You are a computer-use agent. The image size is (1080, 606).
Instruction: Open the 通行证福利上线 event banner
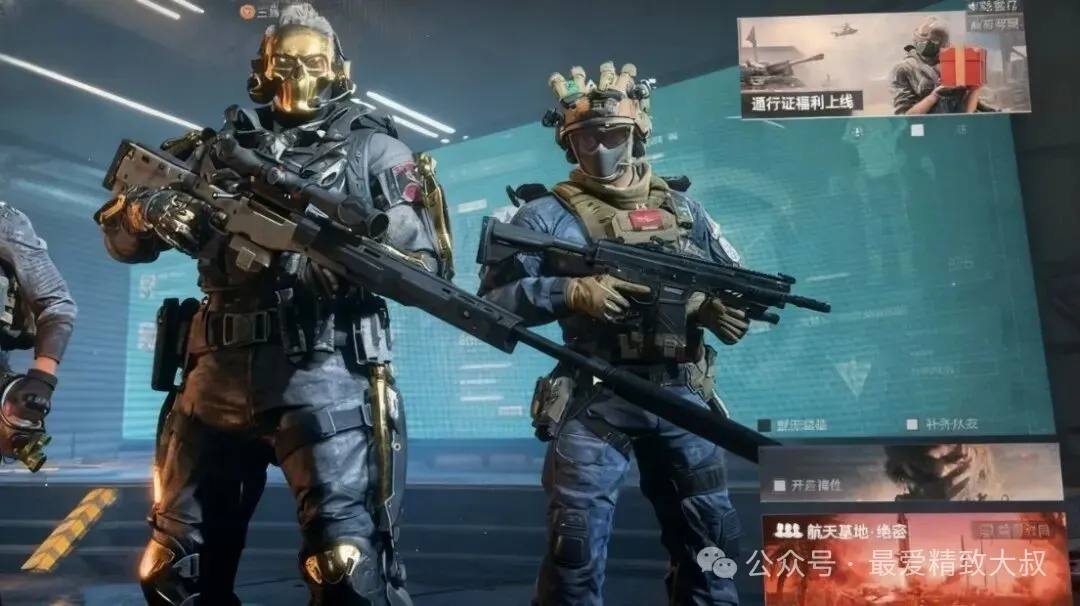(883, 66)
